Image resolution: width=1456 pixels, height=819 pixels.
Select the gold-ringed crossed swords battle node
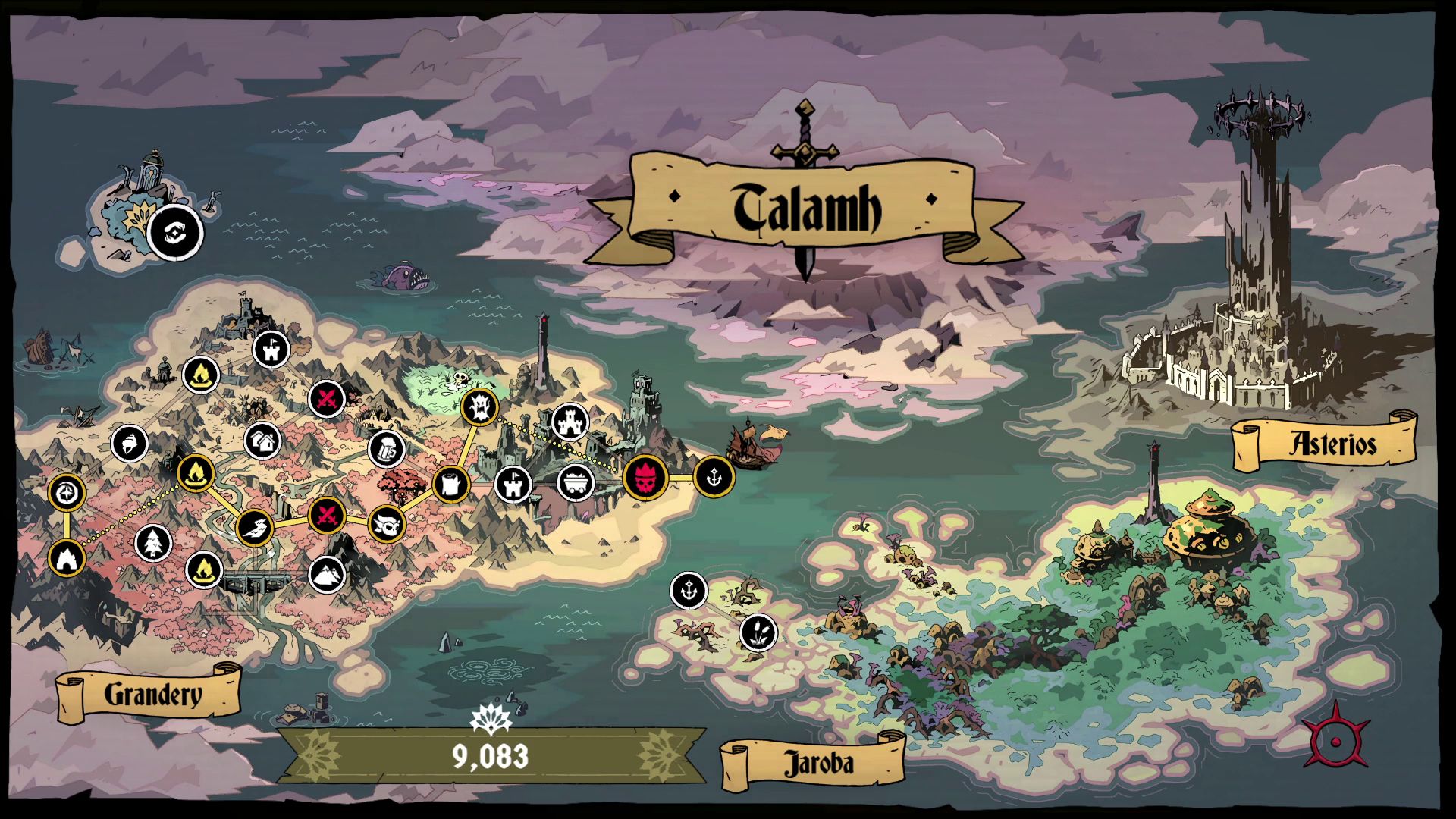328,516
